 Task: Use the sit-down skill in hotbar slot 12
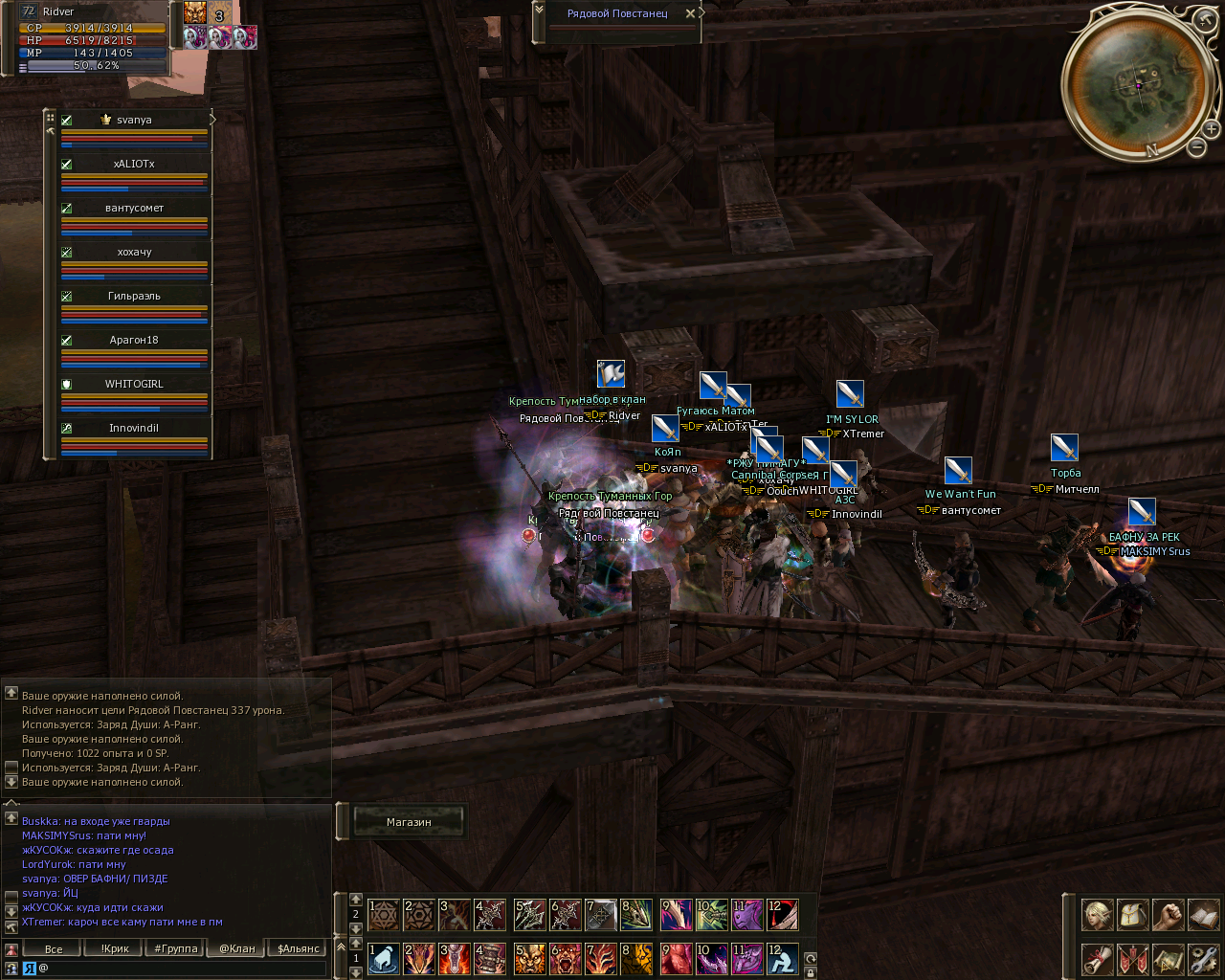point(783,958)
